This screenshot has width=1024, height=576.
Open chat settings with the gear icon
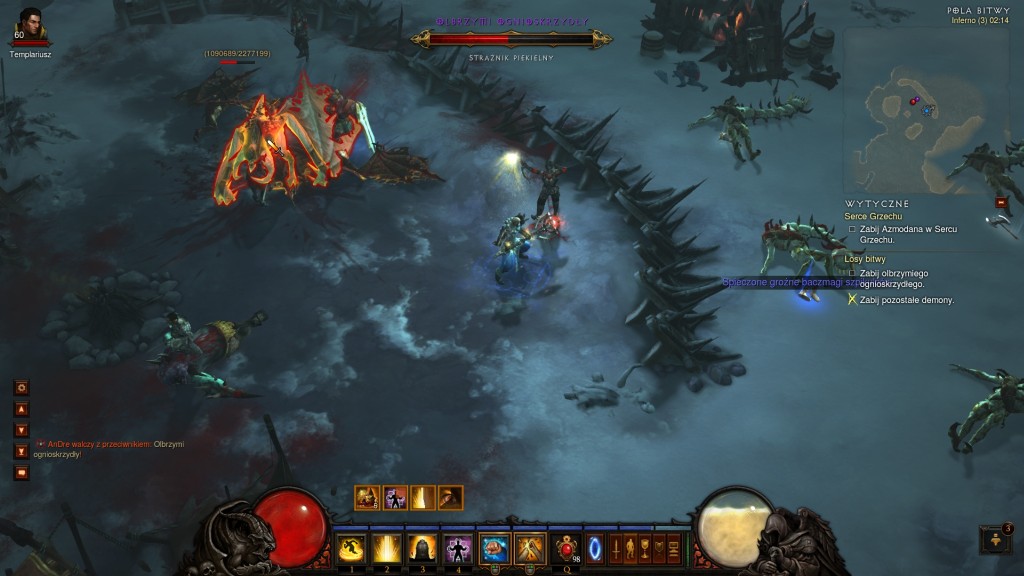pyautogui.click(x=21, y=388)
